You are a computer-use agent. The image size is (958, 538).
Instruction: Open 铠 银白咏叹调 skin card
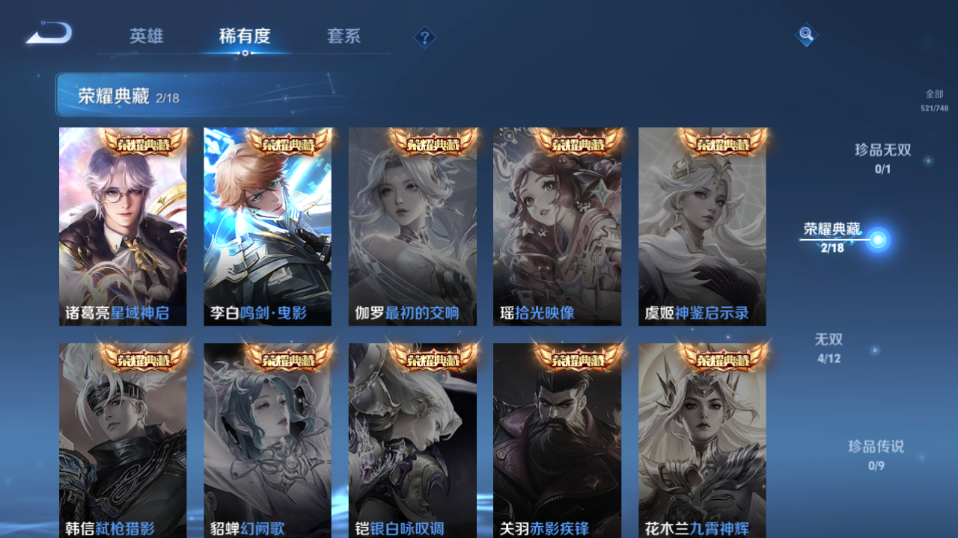click(412, 441)
